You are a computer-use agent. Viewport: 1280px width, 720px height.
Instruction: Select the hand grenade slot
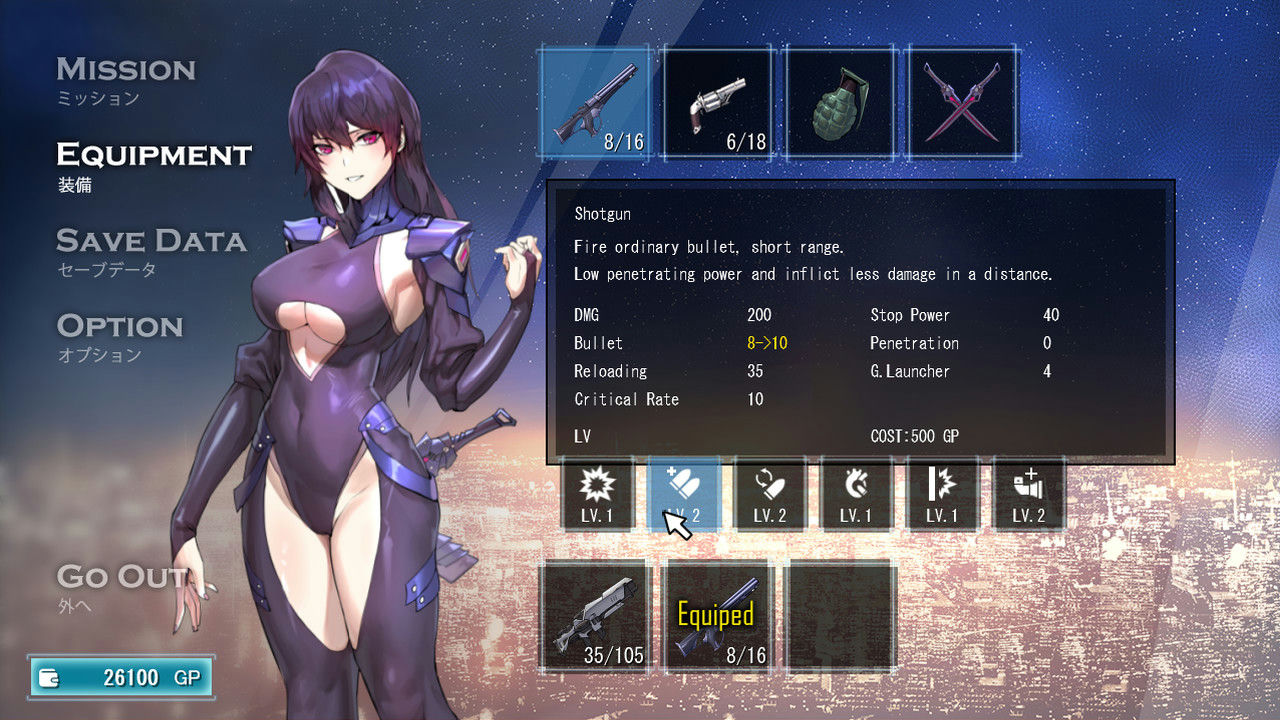pos(840,102)
